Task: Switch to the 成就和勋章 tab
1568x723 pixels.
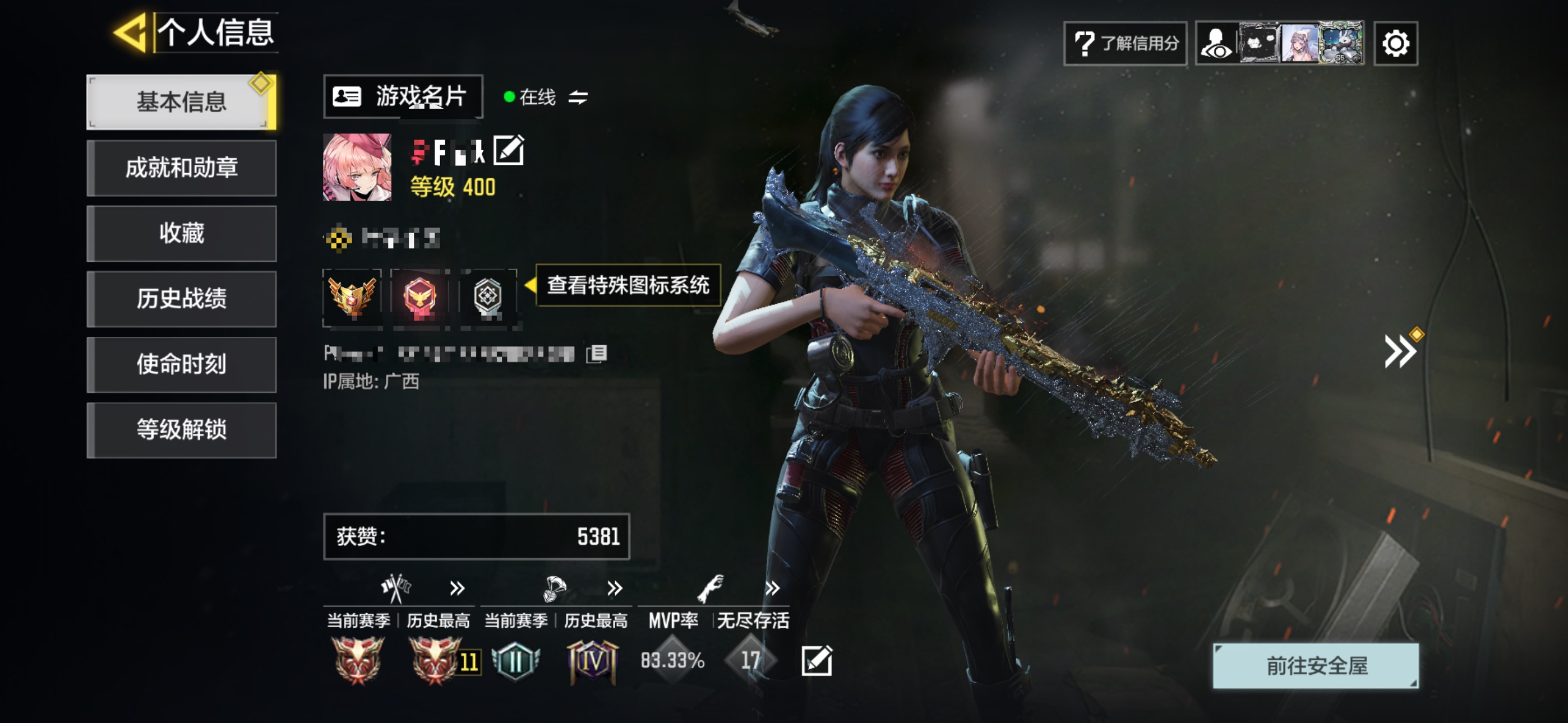Action: pyautogui.click(x=181, y=168)
